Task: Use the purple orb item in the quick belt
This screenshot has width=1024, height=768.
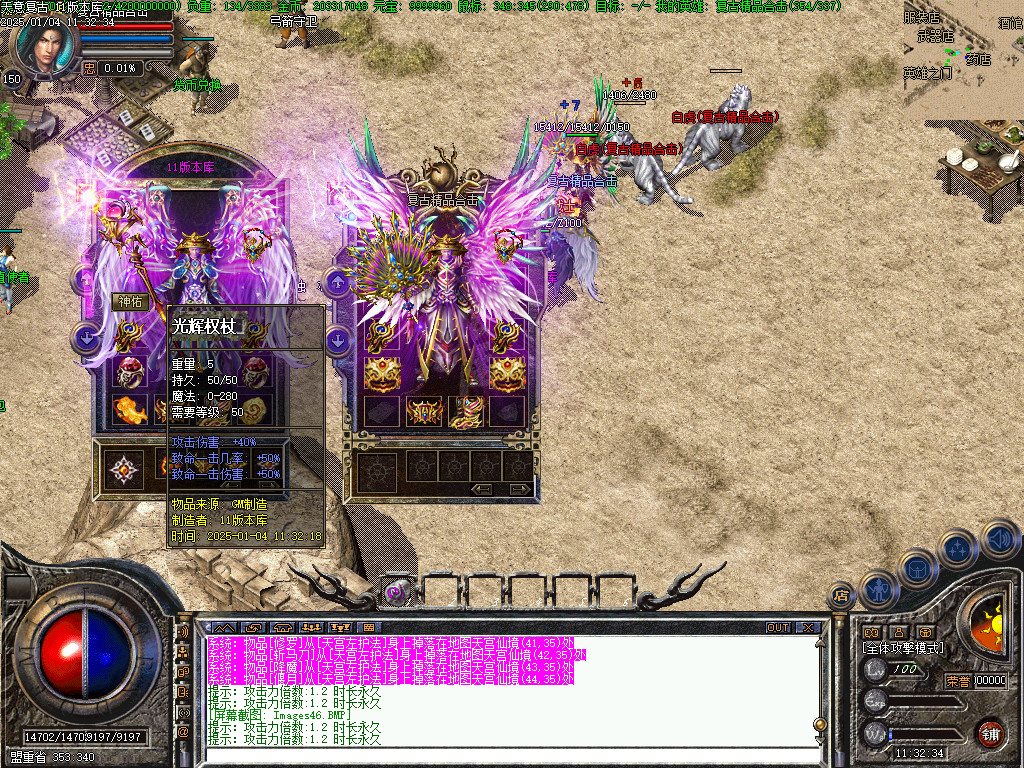Action: [x=396, y=592]
